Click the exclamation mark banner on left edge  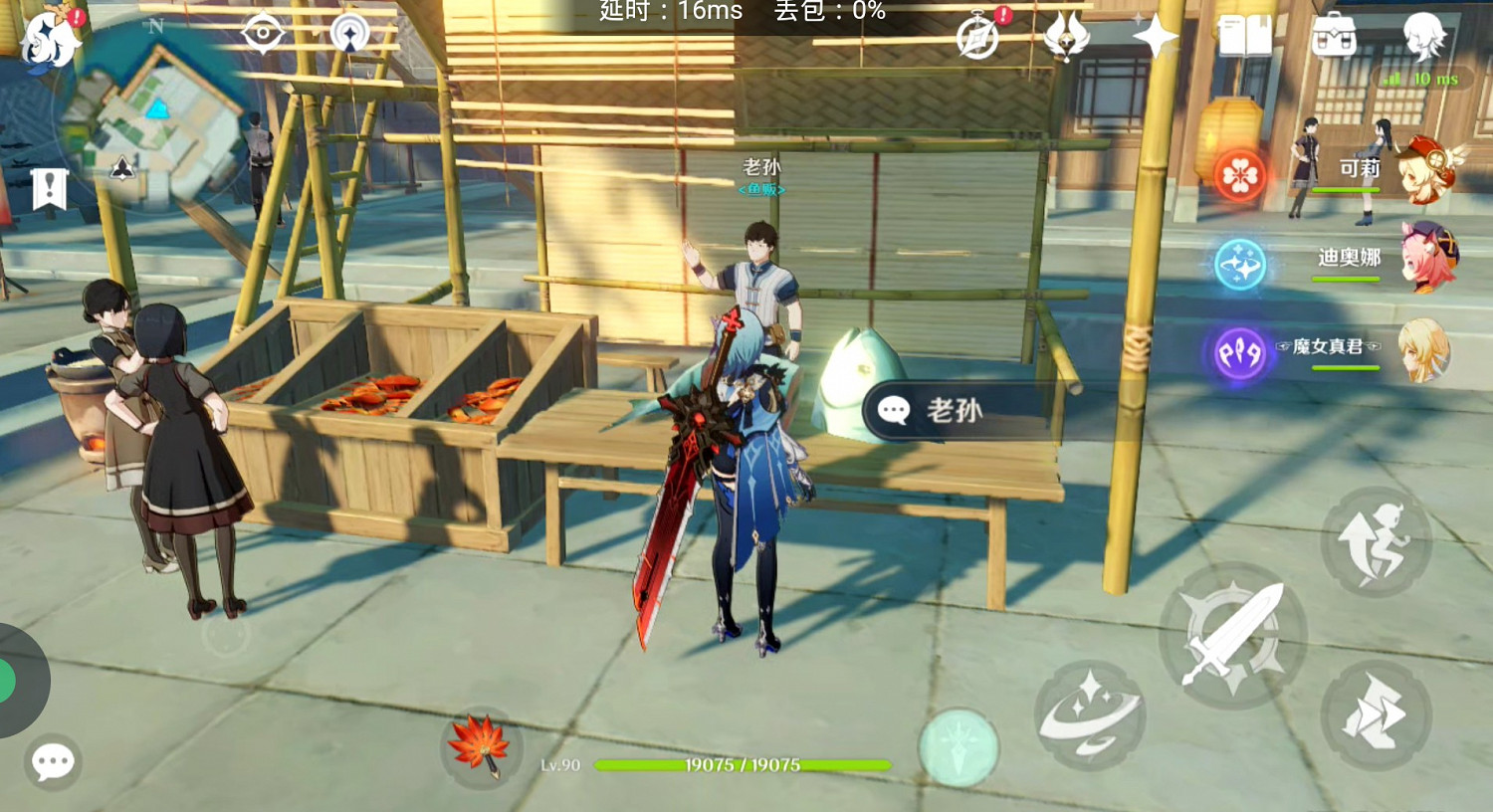click(x=48, y=184)
